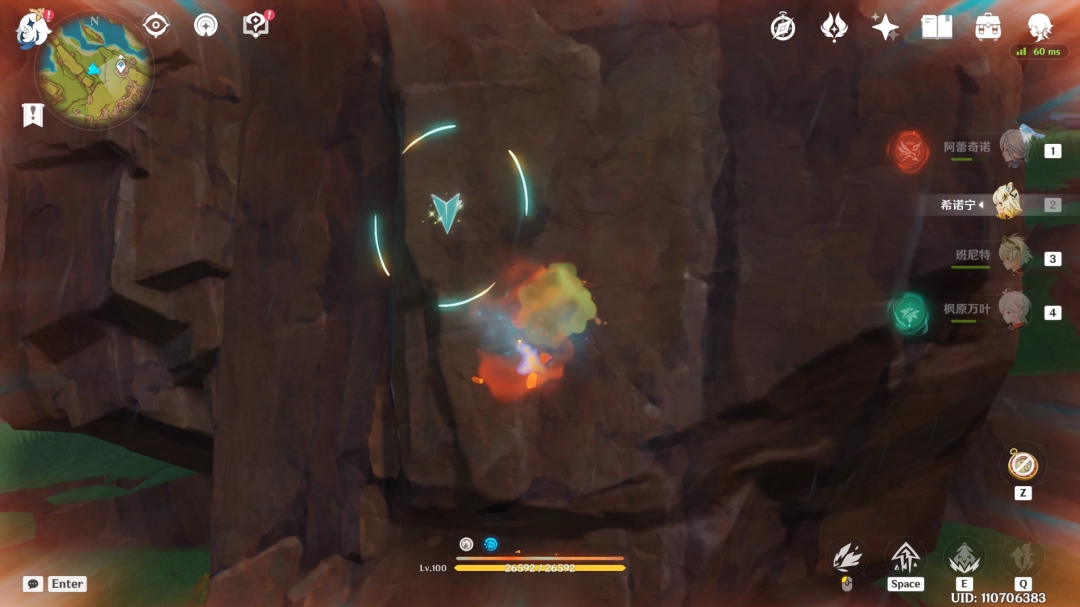The height and width of the screenshot is (607, 1080).
Task: Toggle the elemental sight eye icon
Action: tap(156, 25)
